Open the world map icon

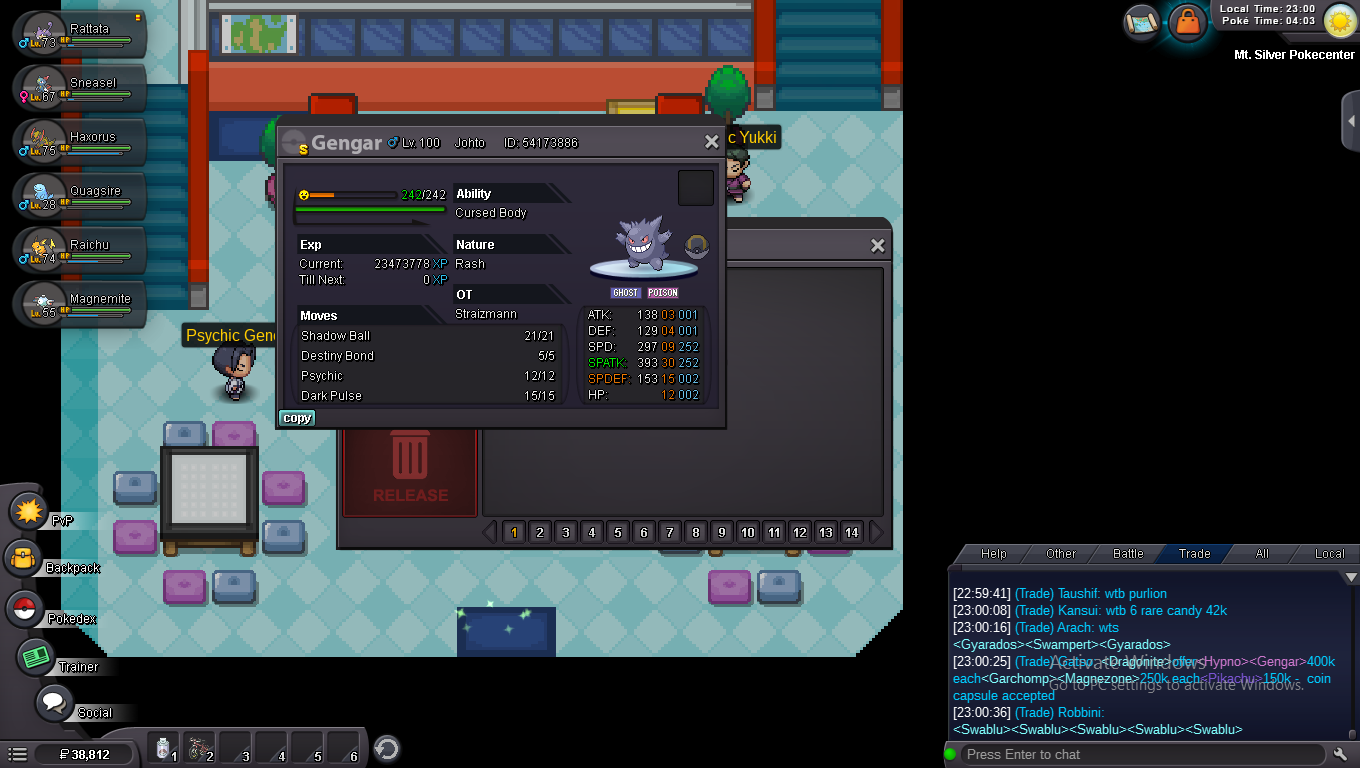[1141, 21]
